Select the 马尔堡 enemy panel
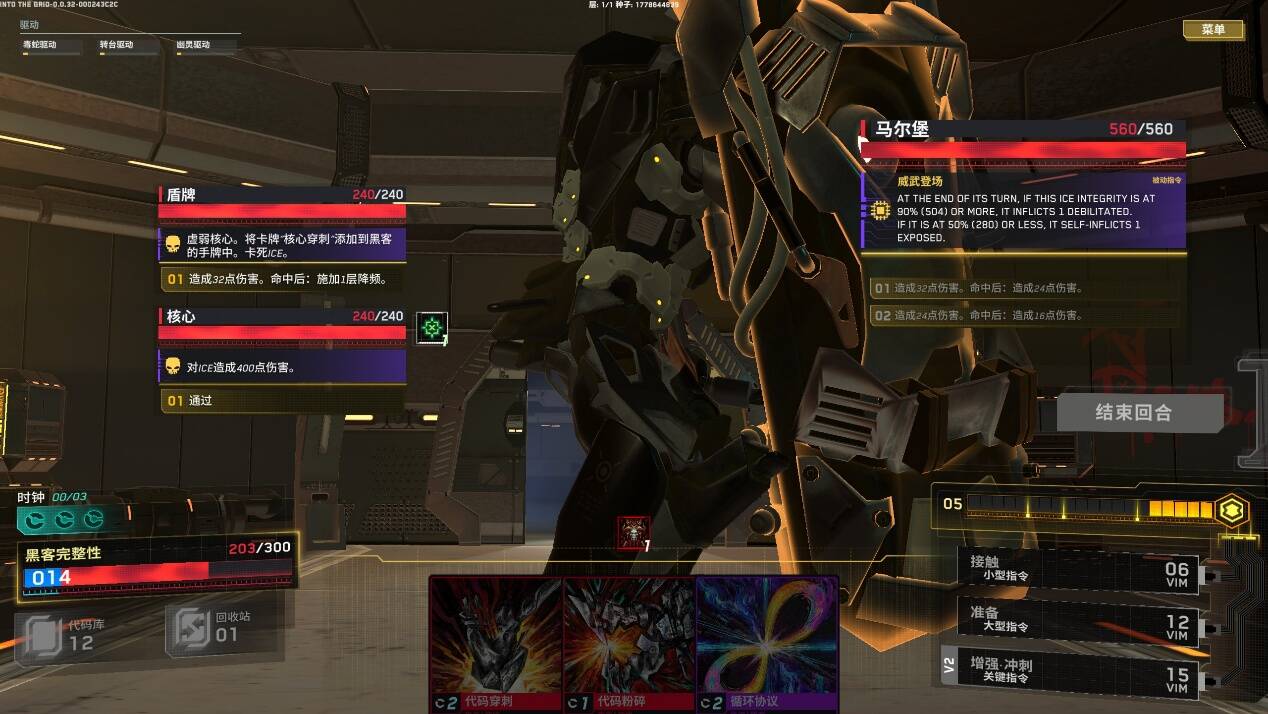1268x714 pixels. (1022, 129)
